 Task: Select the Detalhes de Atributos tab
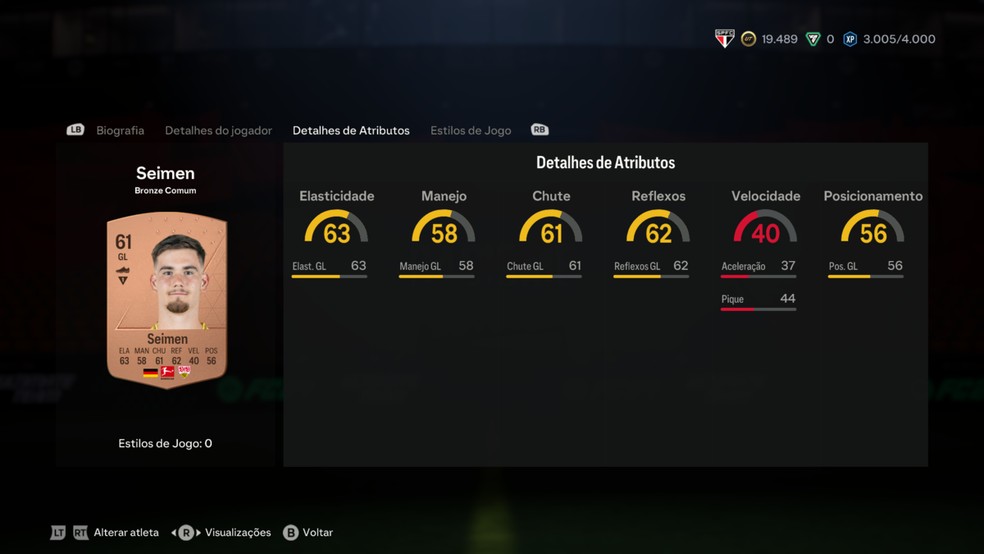pyautogui.click(x=350, y=131)
